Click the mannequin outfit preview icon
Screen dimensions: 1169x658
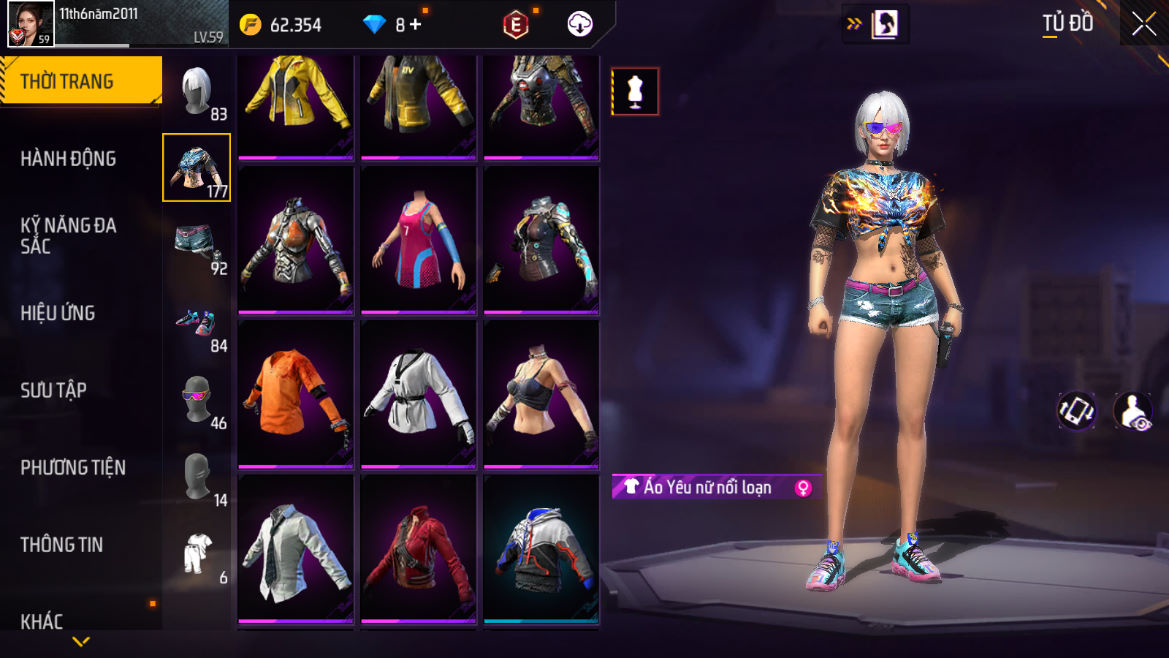[x=635, y=92]
